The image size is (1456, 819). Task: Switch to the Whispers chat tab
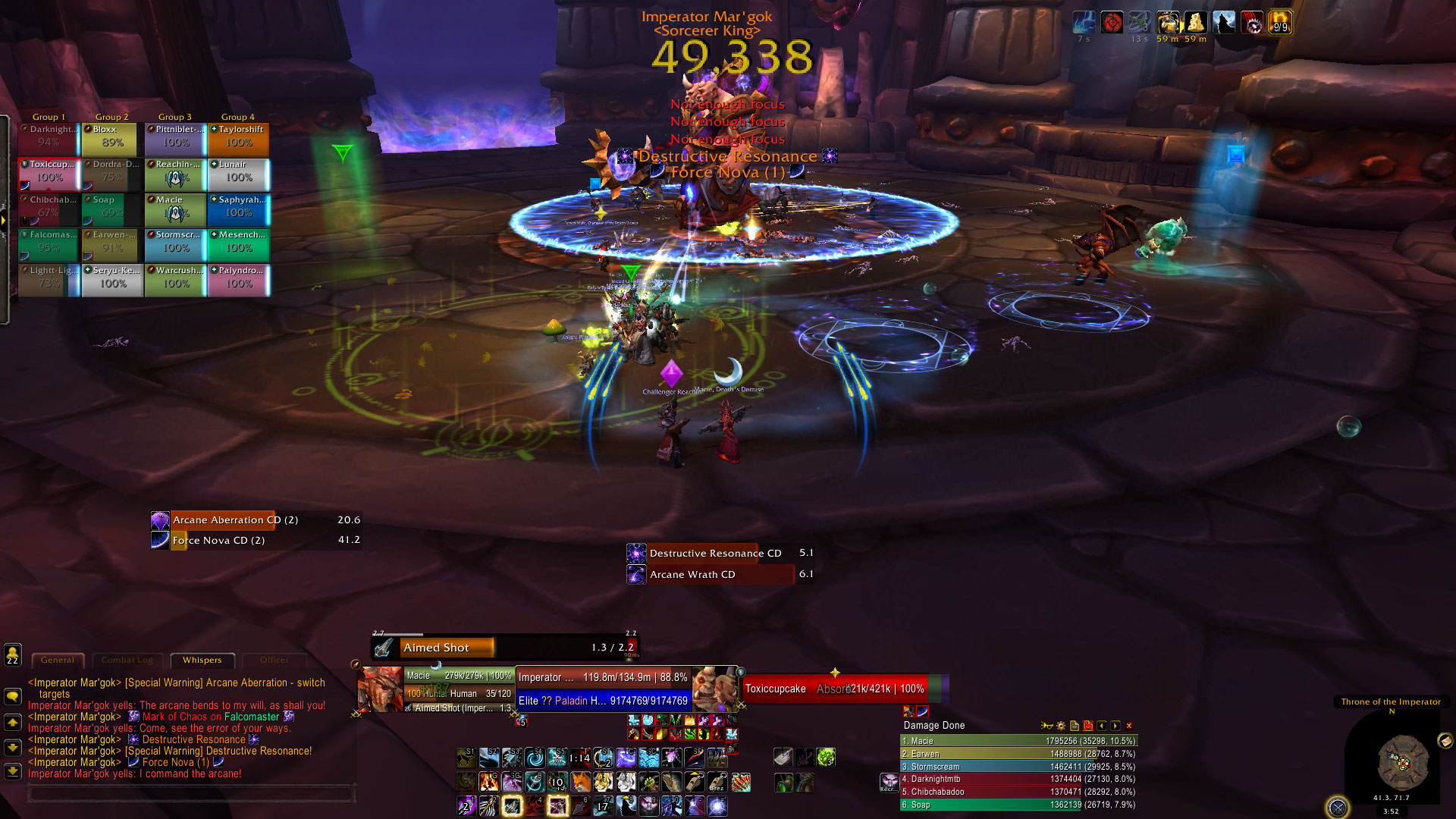[x=202, y=660]
